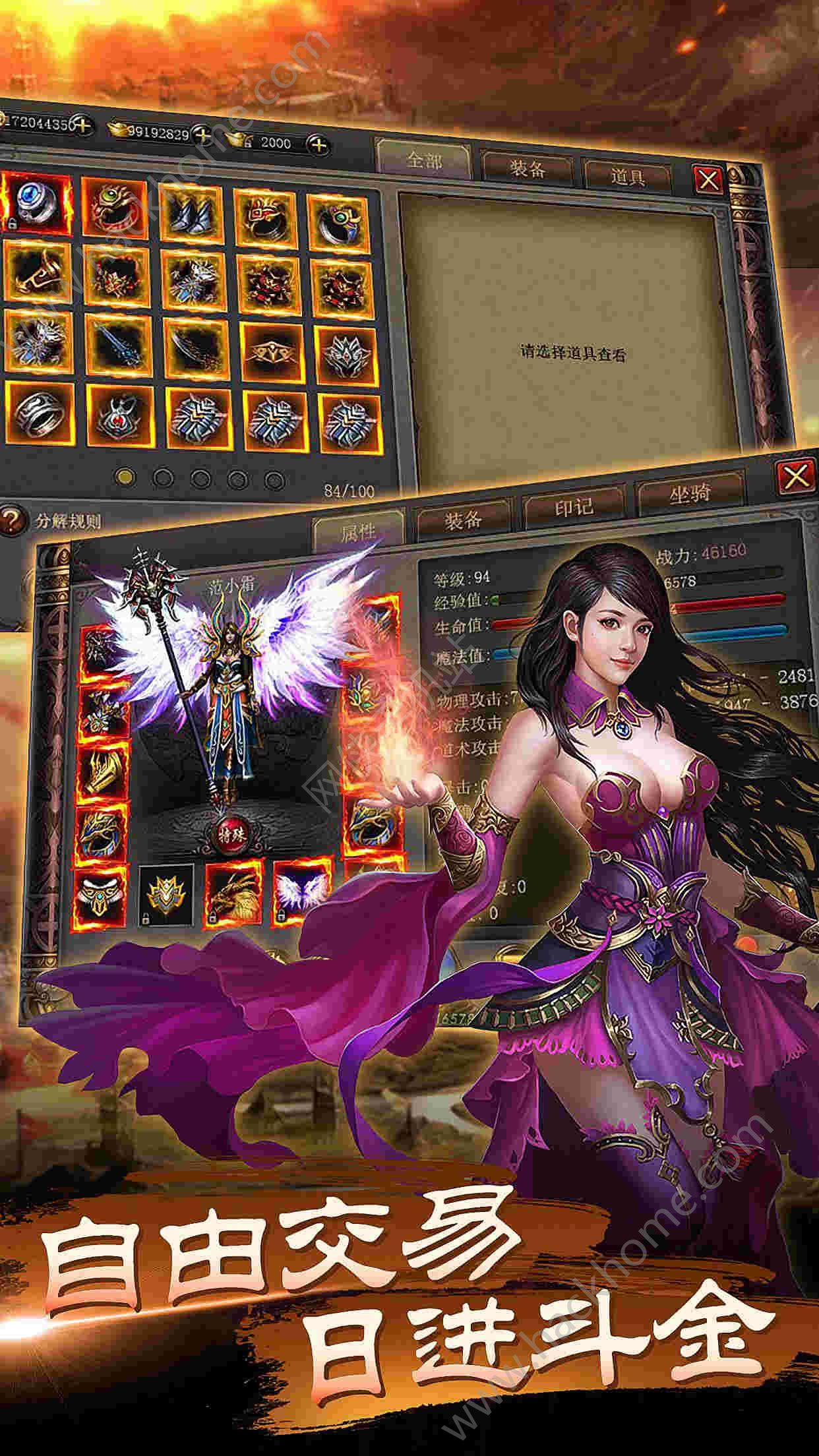Switch to the 全部 tab
This screenshot has height=1456, width=819.
[x=423, y=160]
